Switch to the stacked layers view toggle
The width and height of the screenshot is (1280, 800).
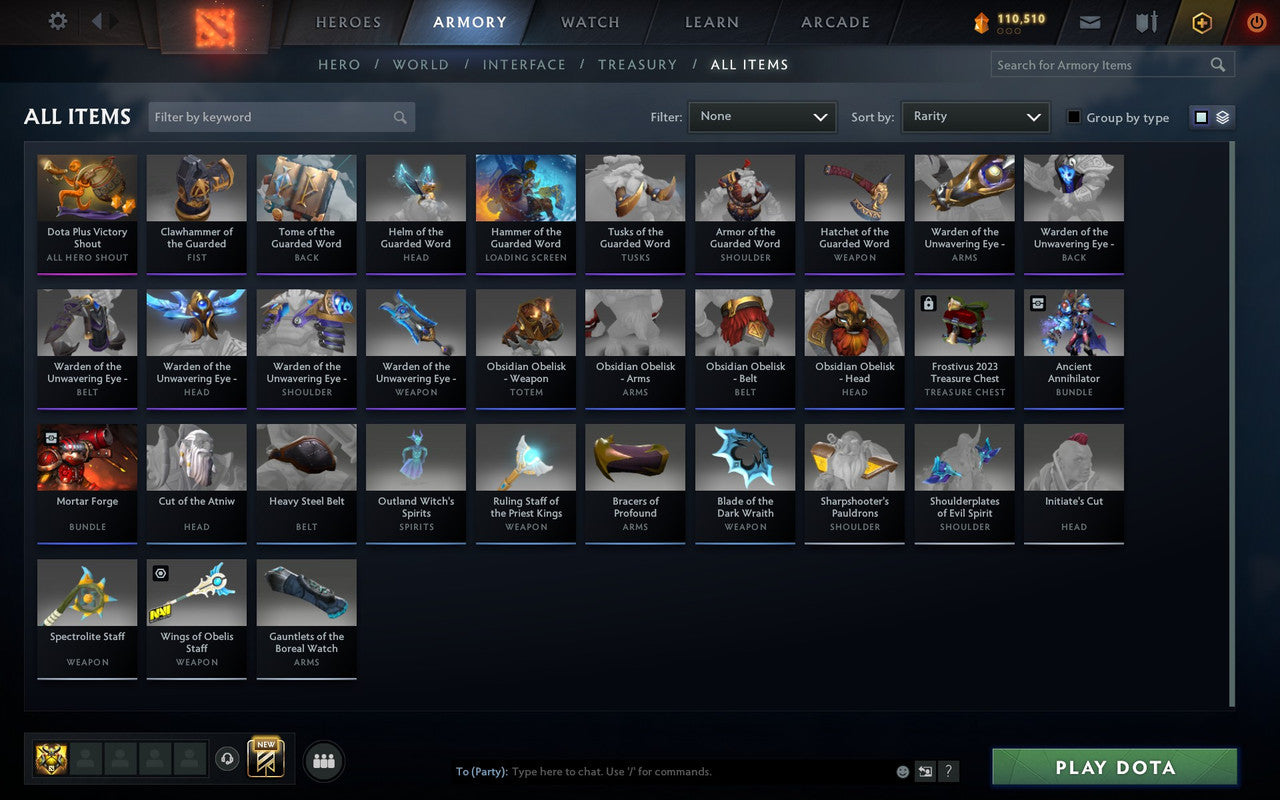click(x=1222, y=116)
